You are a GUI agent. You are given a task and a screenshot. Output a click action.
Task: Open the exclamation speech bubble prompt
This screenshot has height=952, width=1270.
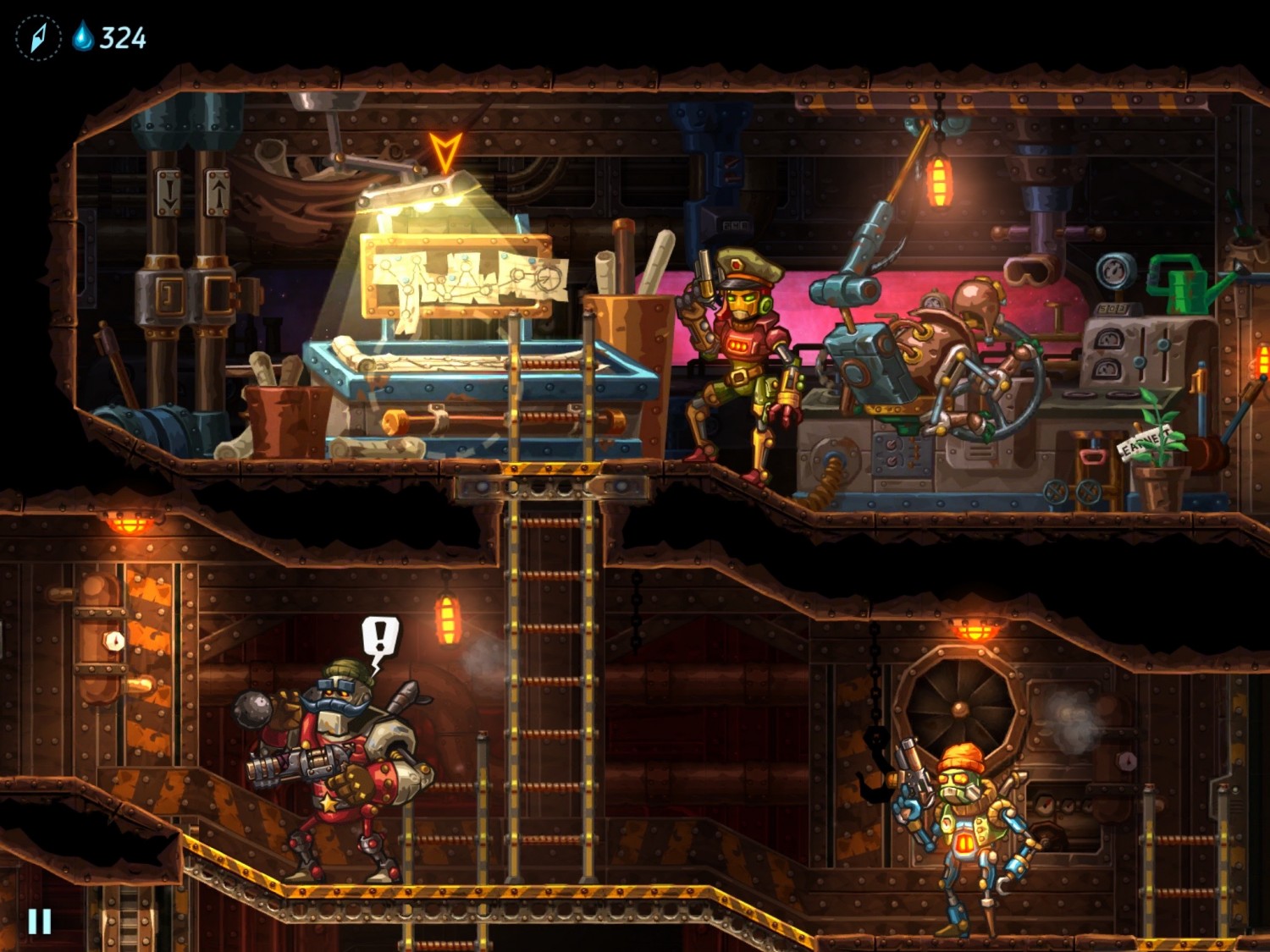point(380,637)
